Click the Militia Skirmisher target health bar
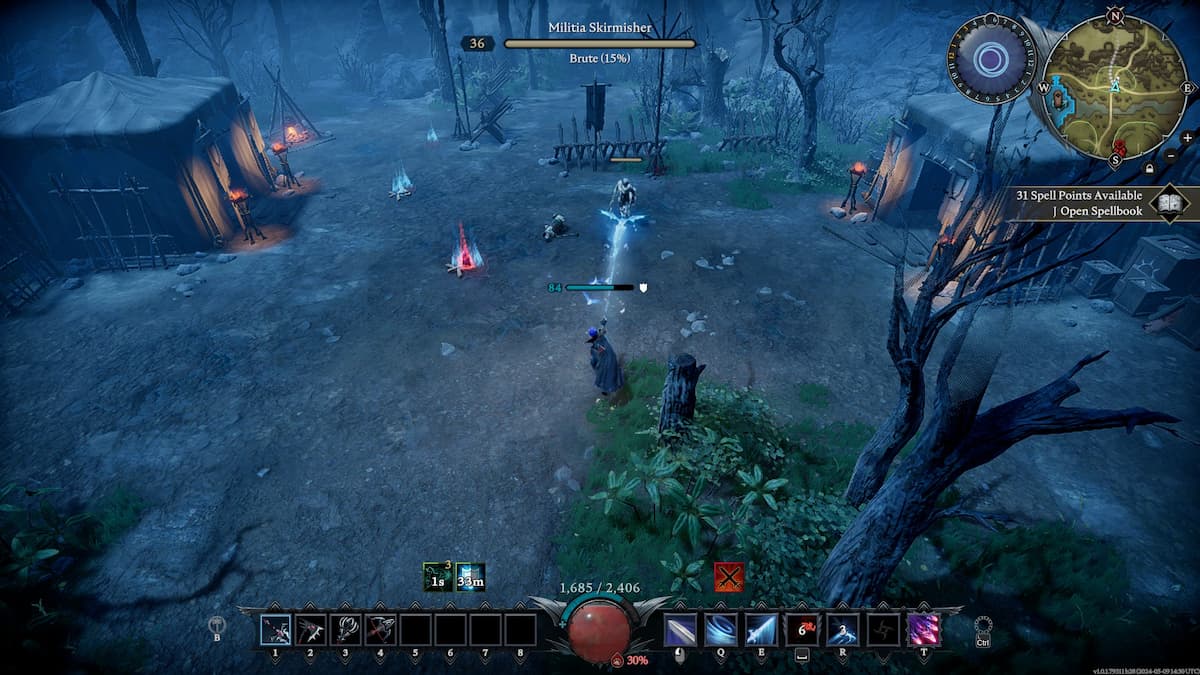This screenshot has height=675, width=1200. [x=600, y=44]
